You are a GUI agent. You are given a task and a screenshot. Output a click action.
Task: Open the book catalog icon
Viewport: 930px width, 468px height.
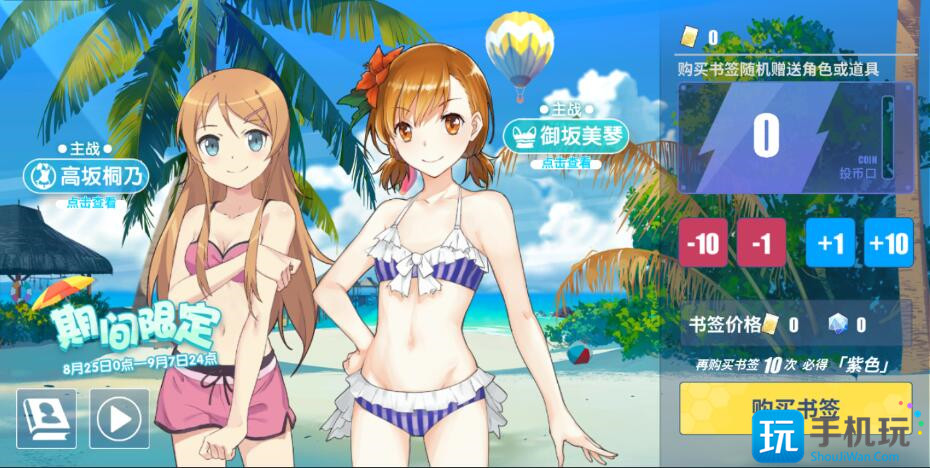click(x=46, y=418)
